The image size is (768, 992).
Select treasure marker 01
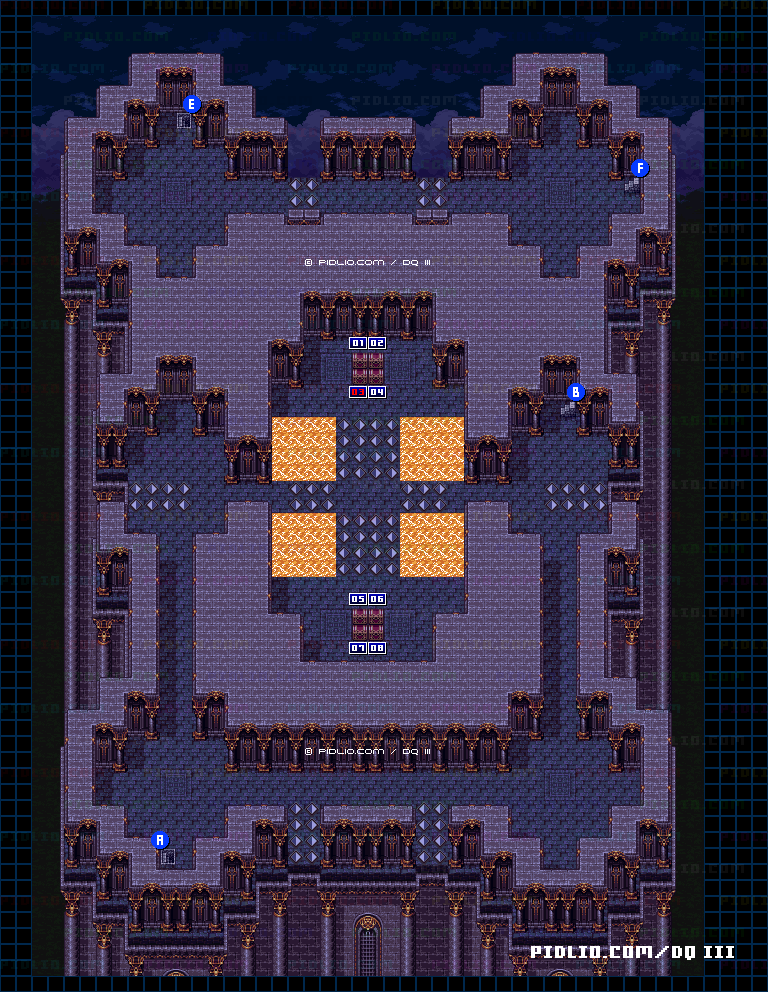(x=357, y=343)
